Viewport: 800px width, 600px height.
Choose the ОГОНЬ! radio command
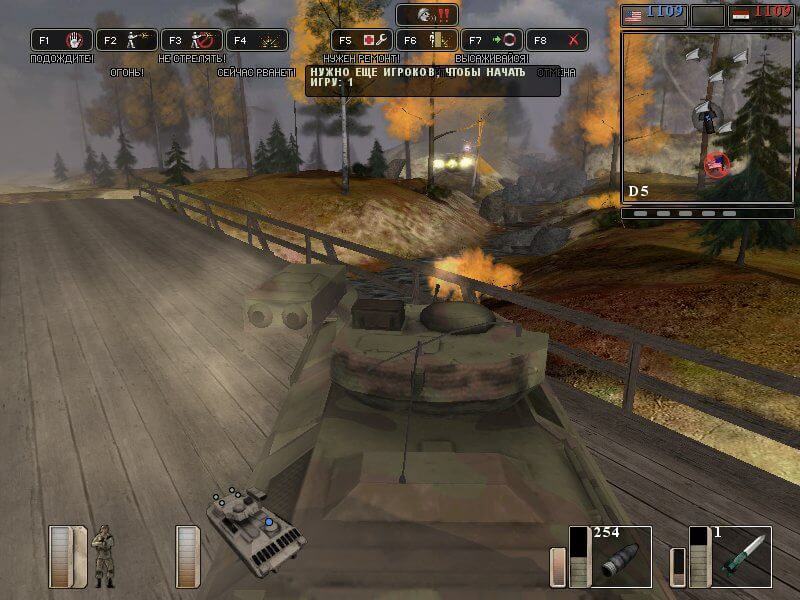click(x=127, y=41)
